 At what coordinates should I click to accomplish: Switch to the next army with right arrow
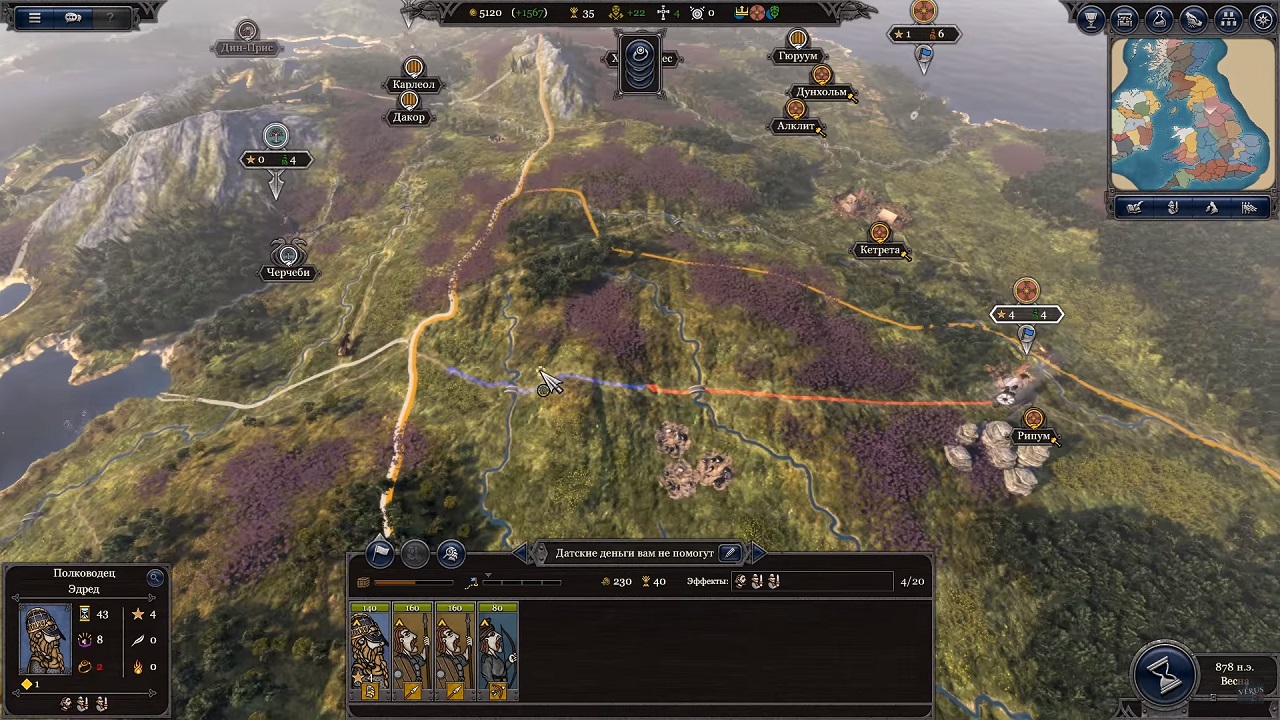click(x=758, y=552)
